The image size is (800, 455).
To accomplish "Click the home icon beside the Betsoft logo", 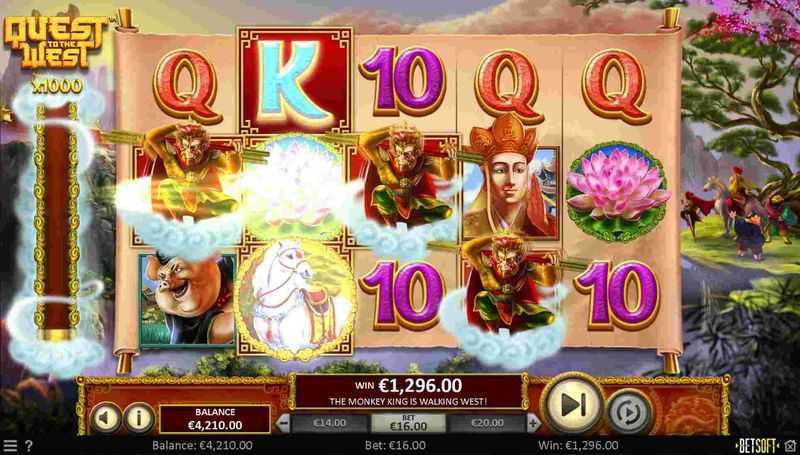I will (790, 445).
